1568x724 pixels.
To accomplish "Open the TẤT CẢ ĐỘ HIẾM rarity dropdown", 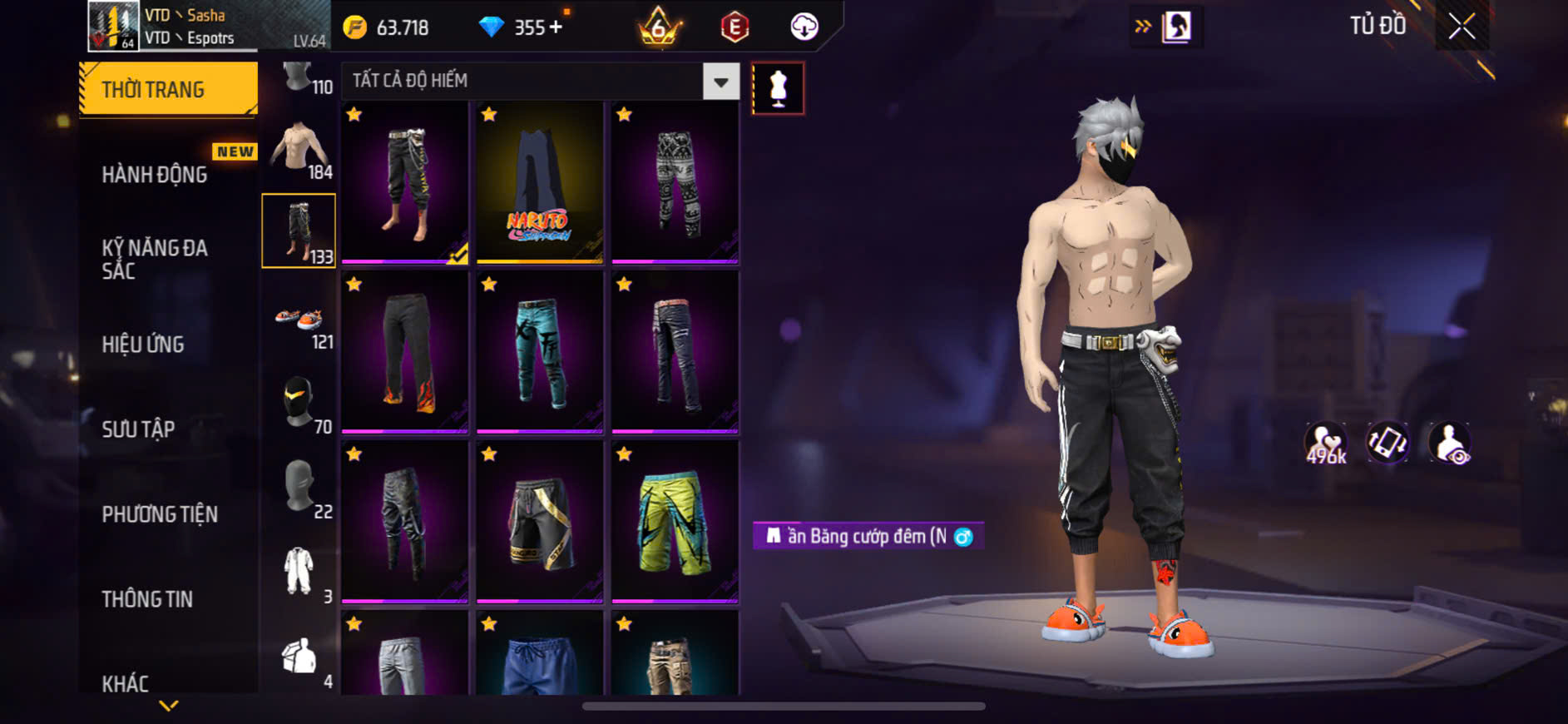I will pos(720,82).
